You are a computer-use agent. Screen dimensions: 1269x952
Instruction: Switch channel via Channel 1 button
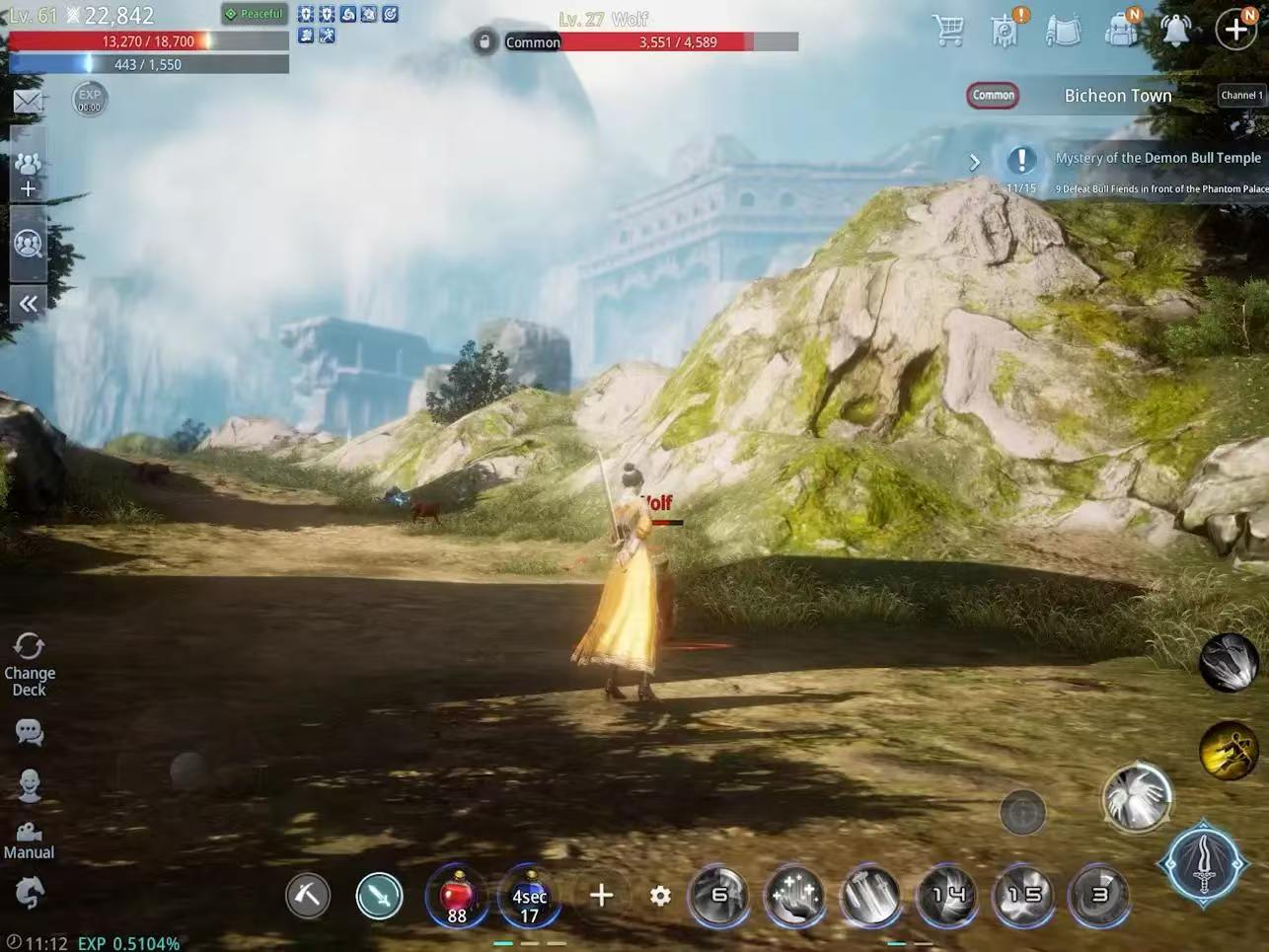[1240, 96]
